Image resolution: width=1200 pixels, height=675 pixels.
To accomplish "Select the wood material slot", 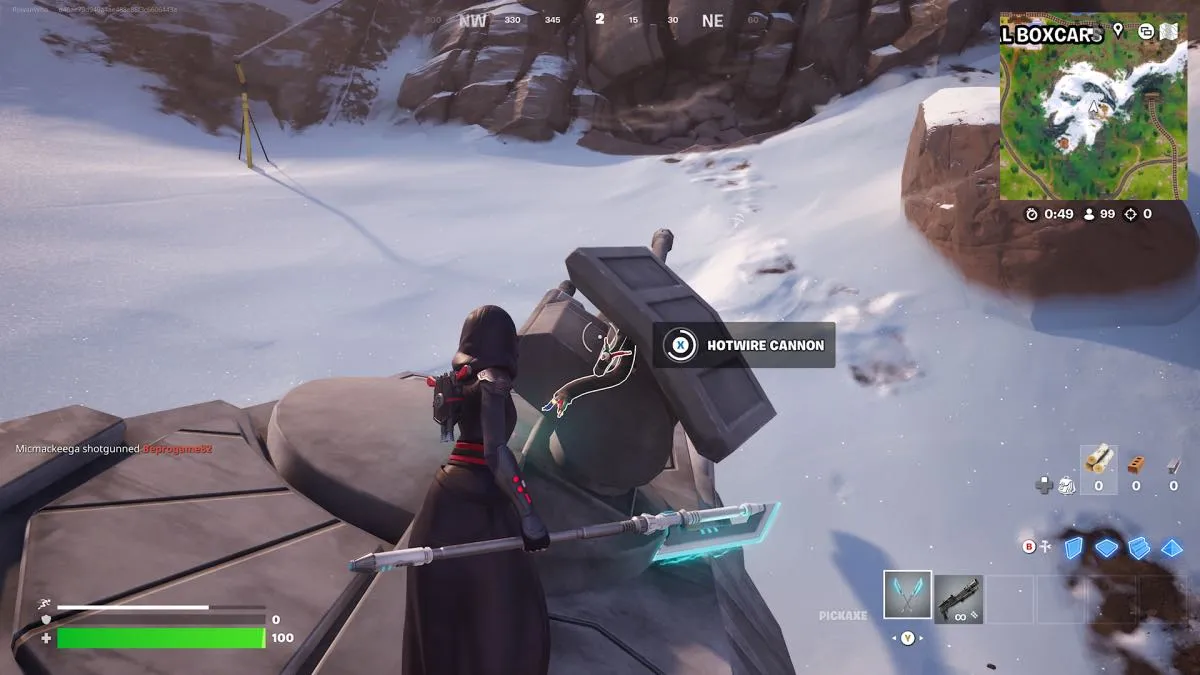I will click(x=1099, y=462).
